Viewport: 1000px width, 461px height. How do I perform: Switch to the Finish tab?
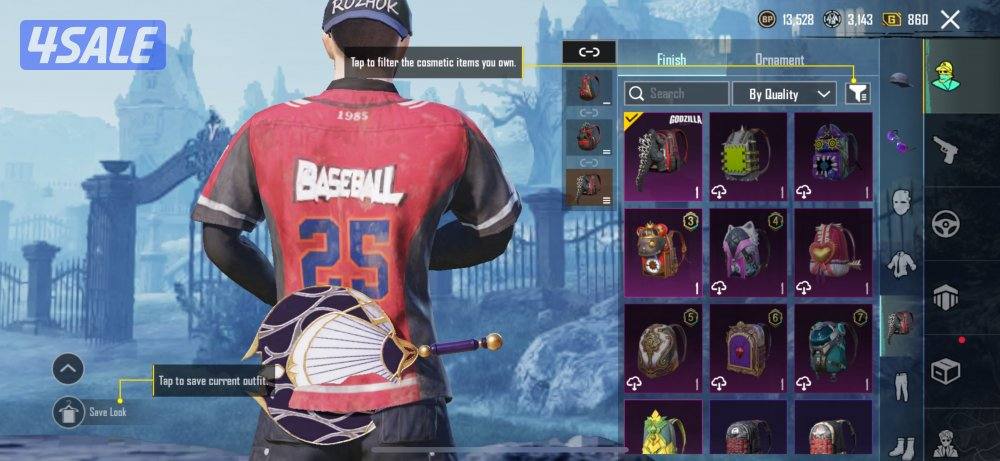671,60
